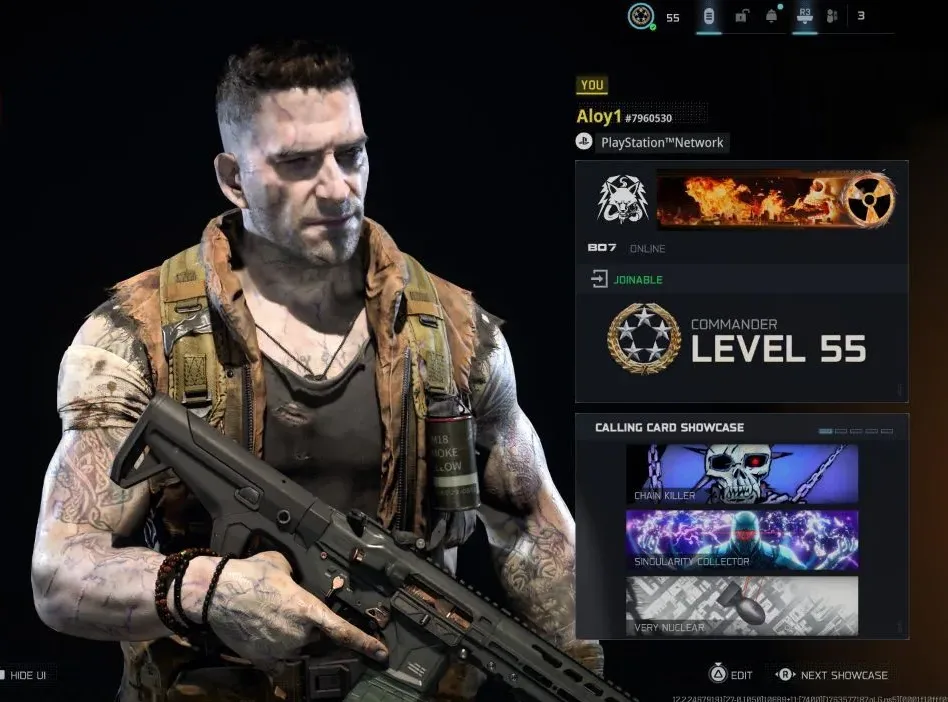This screenshot has width=948, height=702.
Task: Open the Commander Level 55 rank panel
Action: pyautogui.click(x=741, y=339)
